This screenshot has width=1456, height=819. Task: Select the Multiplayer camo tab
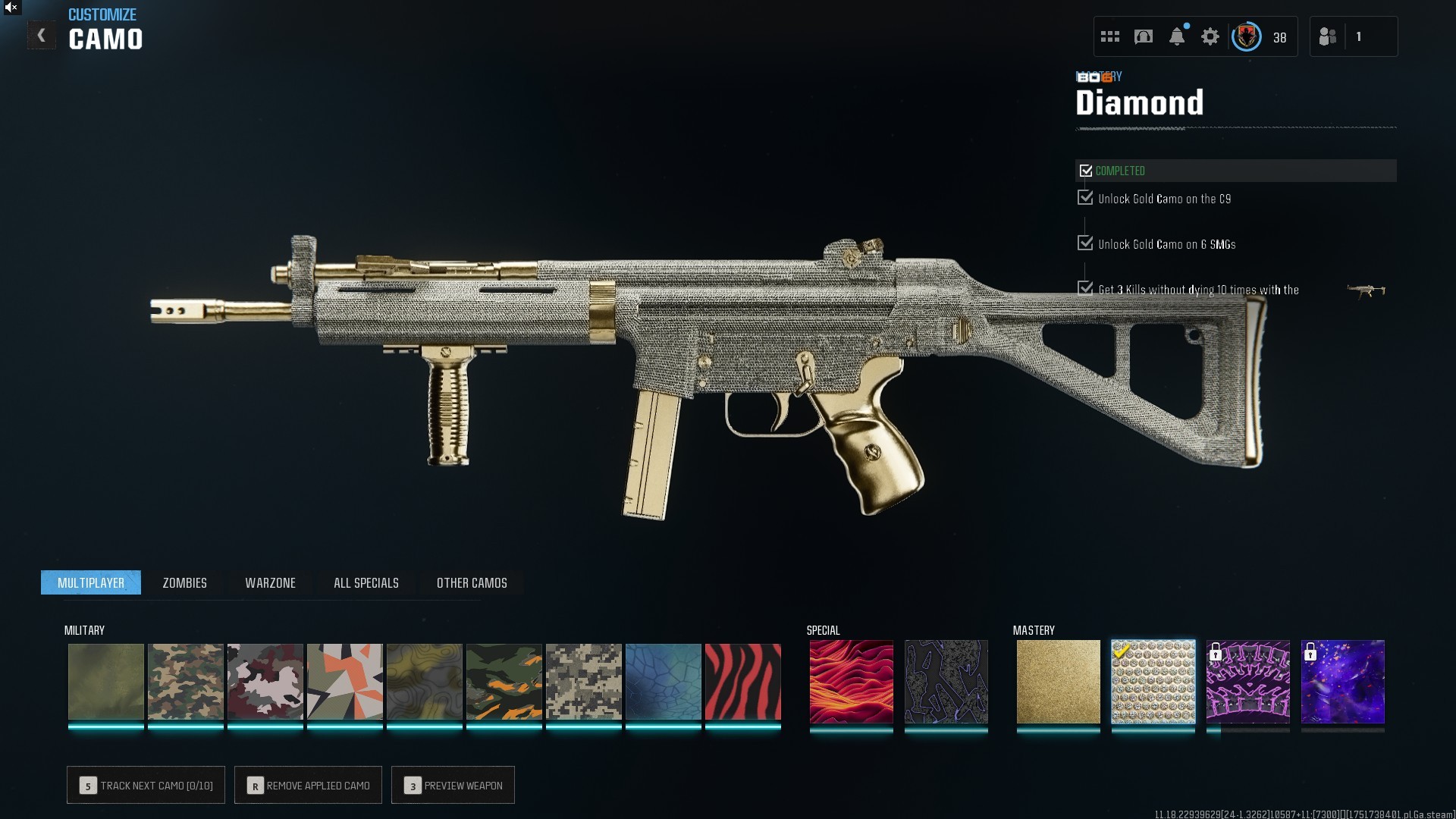91,582
